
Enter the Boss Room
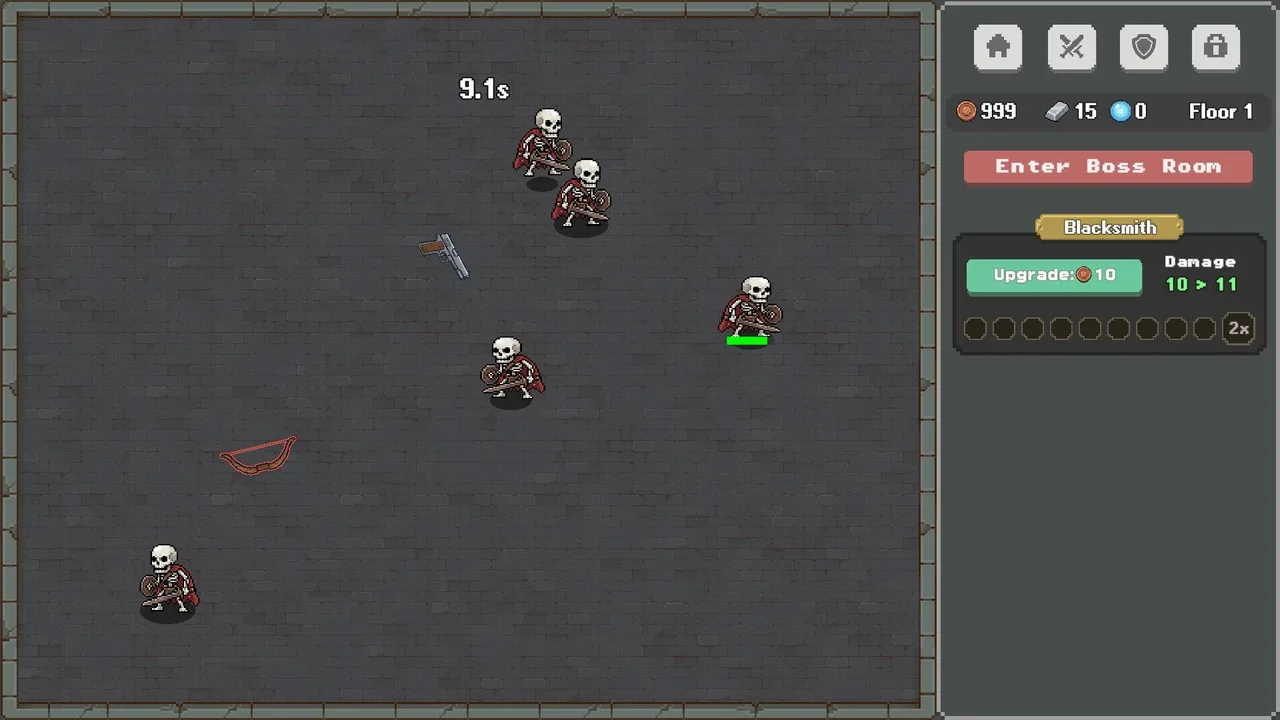pos(1108,167)
